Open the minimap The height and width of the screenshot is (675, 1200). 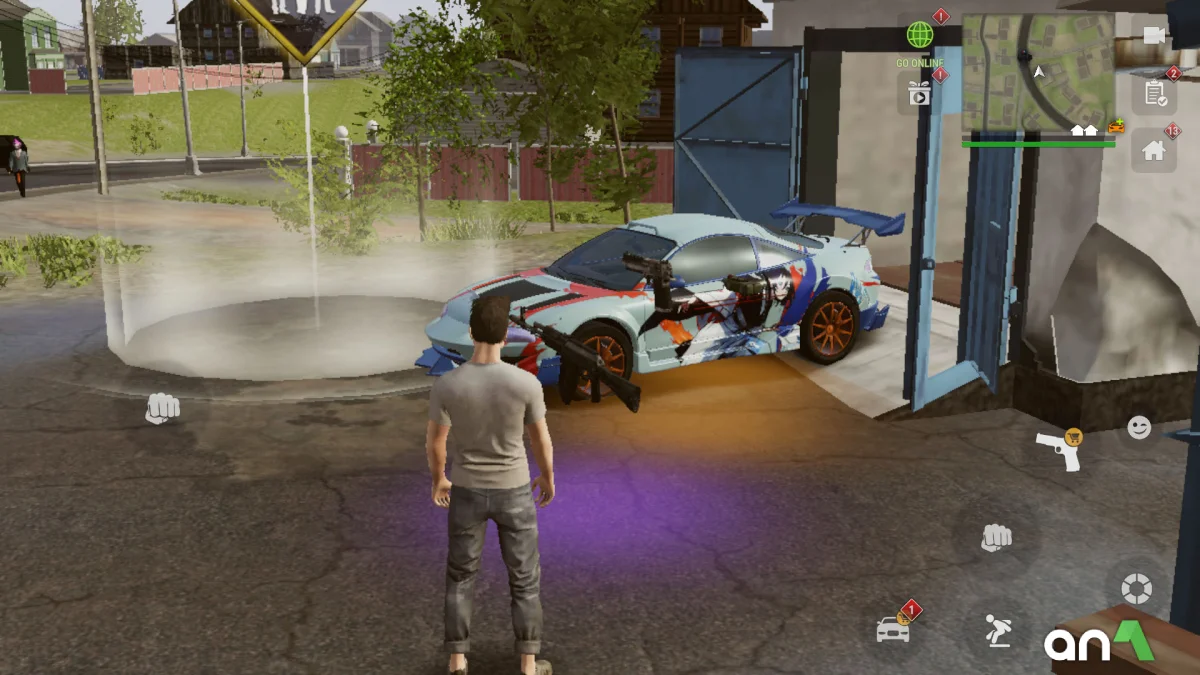(1037, 72)
